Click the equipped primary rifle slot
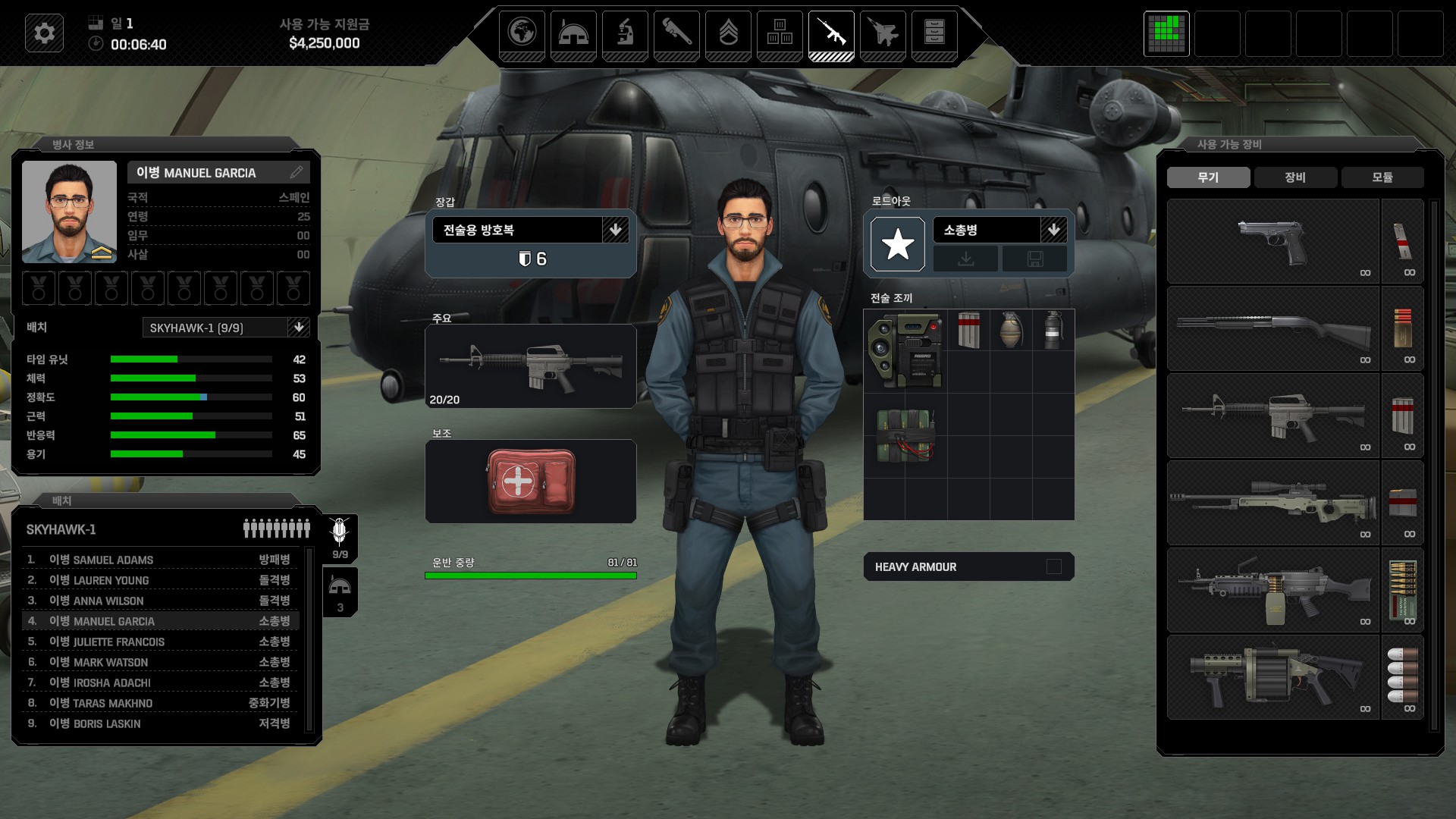This screenshot has width=1456, height=819. pyautogui.click(x=531, y=366)
